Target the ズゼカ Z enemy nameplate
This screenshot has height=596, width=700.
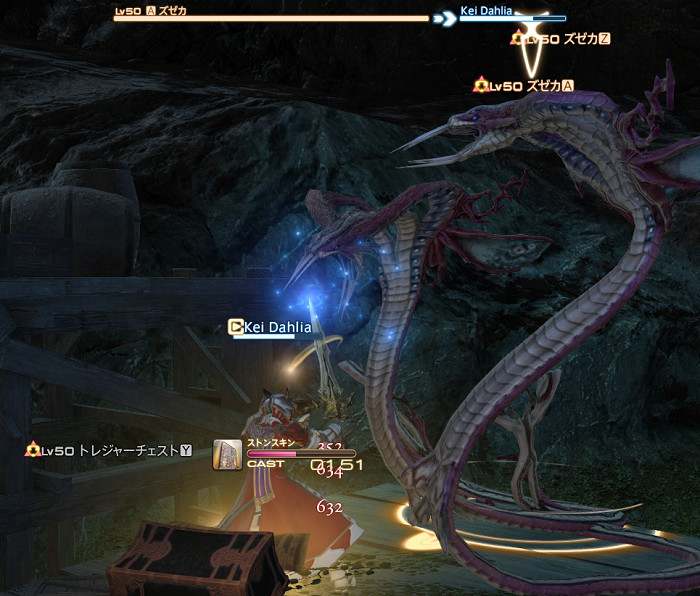click(x=561, y=39)
